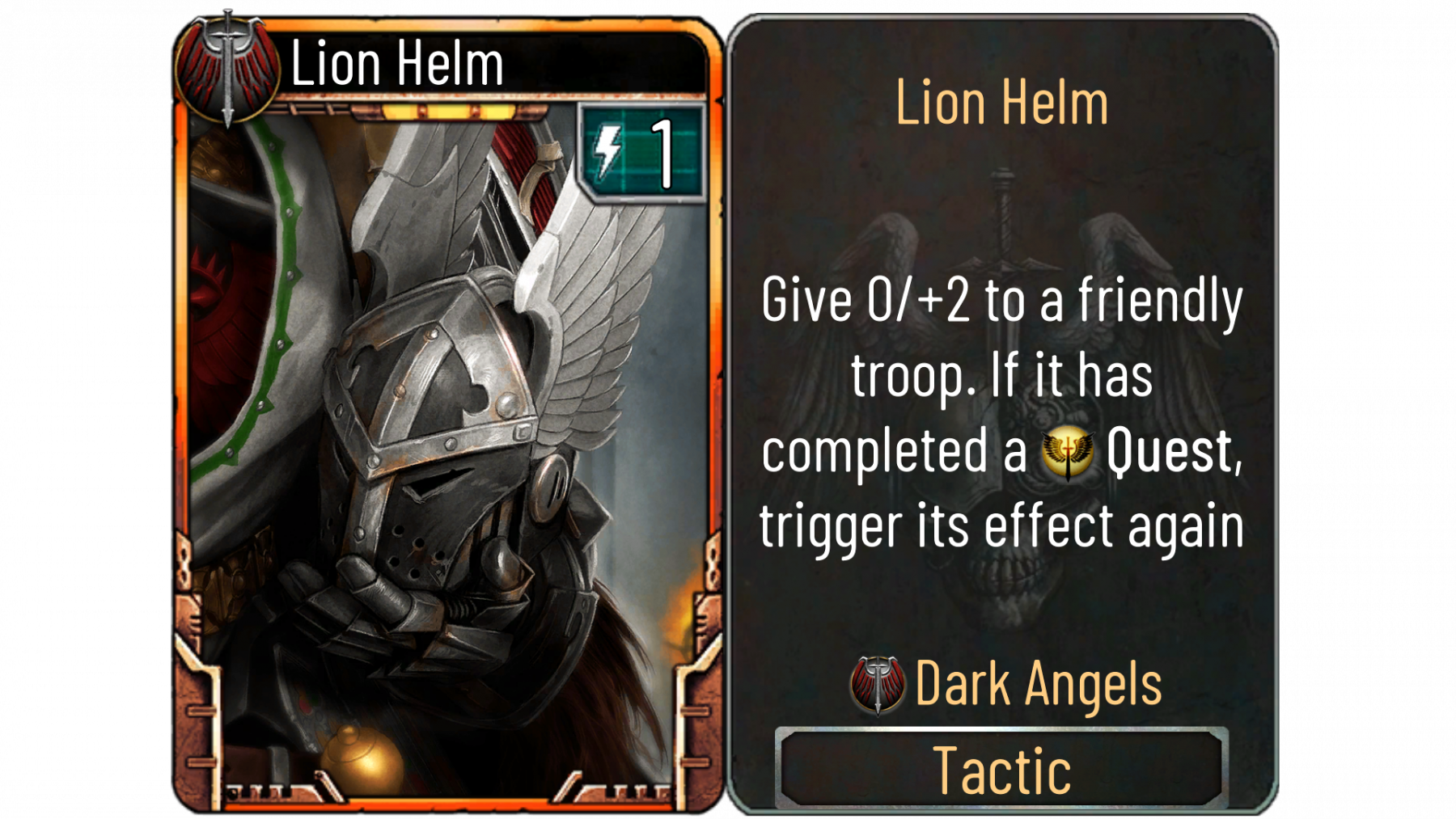Click the Tactic card type label
The height and width of the screenshot is (819, 1456).
pyautogui.click(x=1001, y=770)
